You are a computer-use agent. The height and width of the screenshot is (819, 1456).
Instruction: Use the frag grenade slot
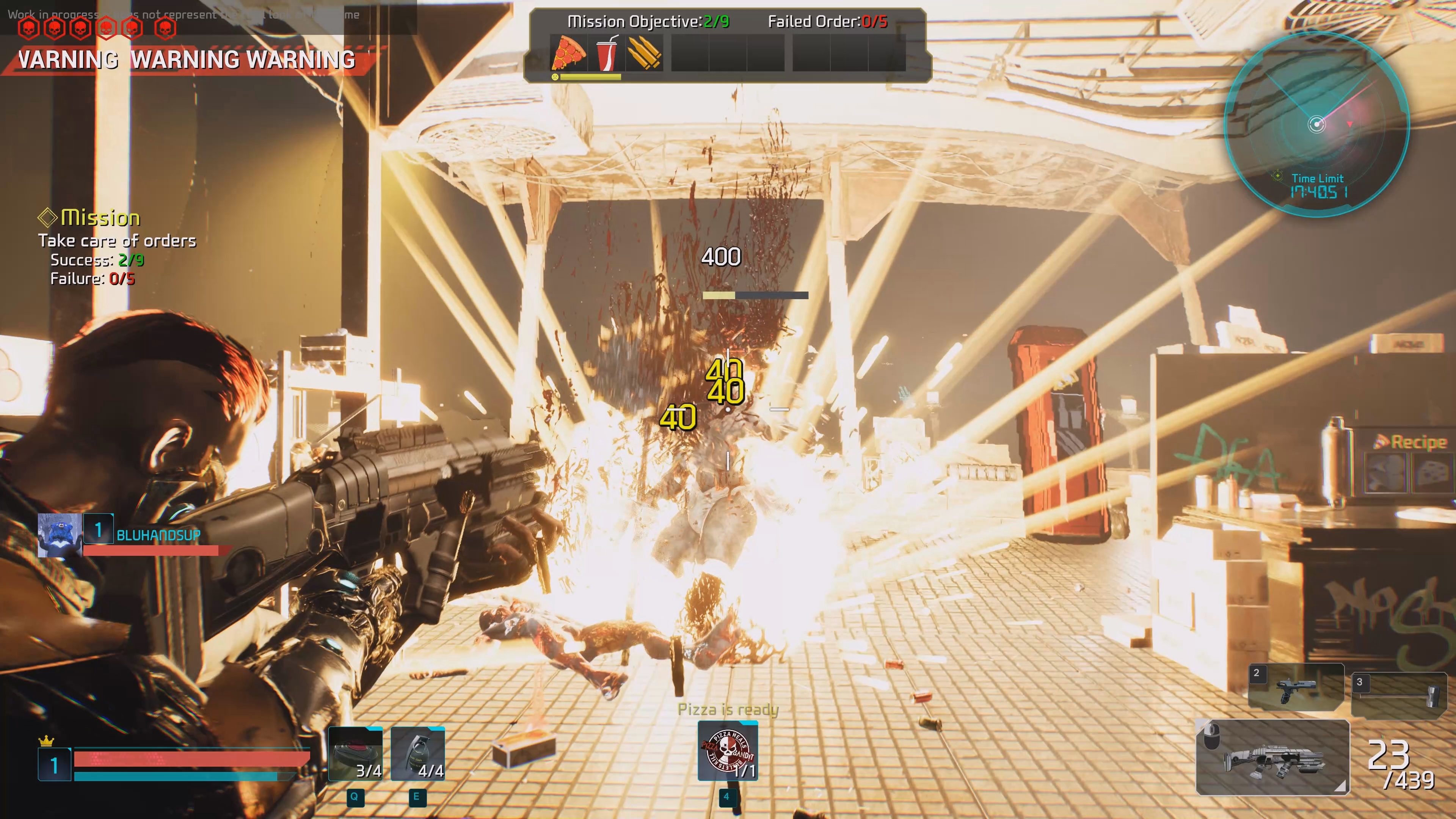coord(418,754)
